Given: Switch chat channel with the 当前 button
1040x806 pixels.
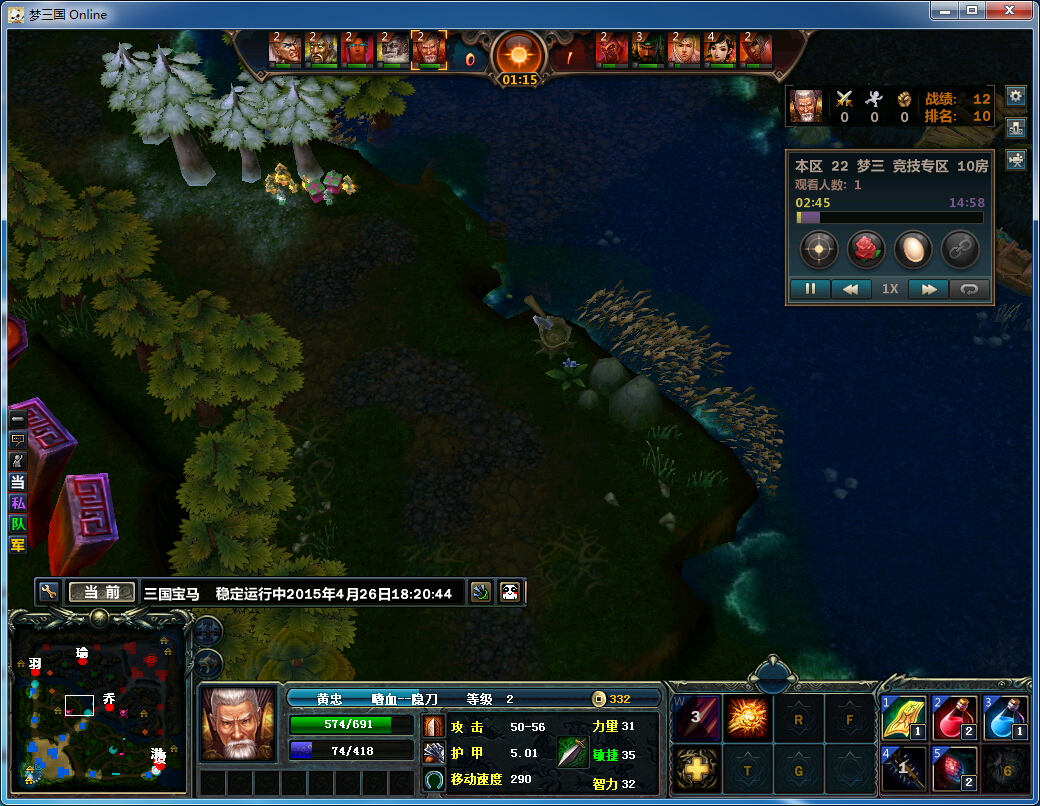Looking at the screenshot, I should point(101,593).
